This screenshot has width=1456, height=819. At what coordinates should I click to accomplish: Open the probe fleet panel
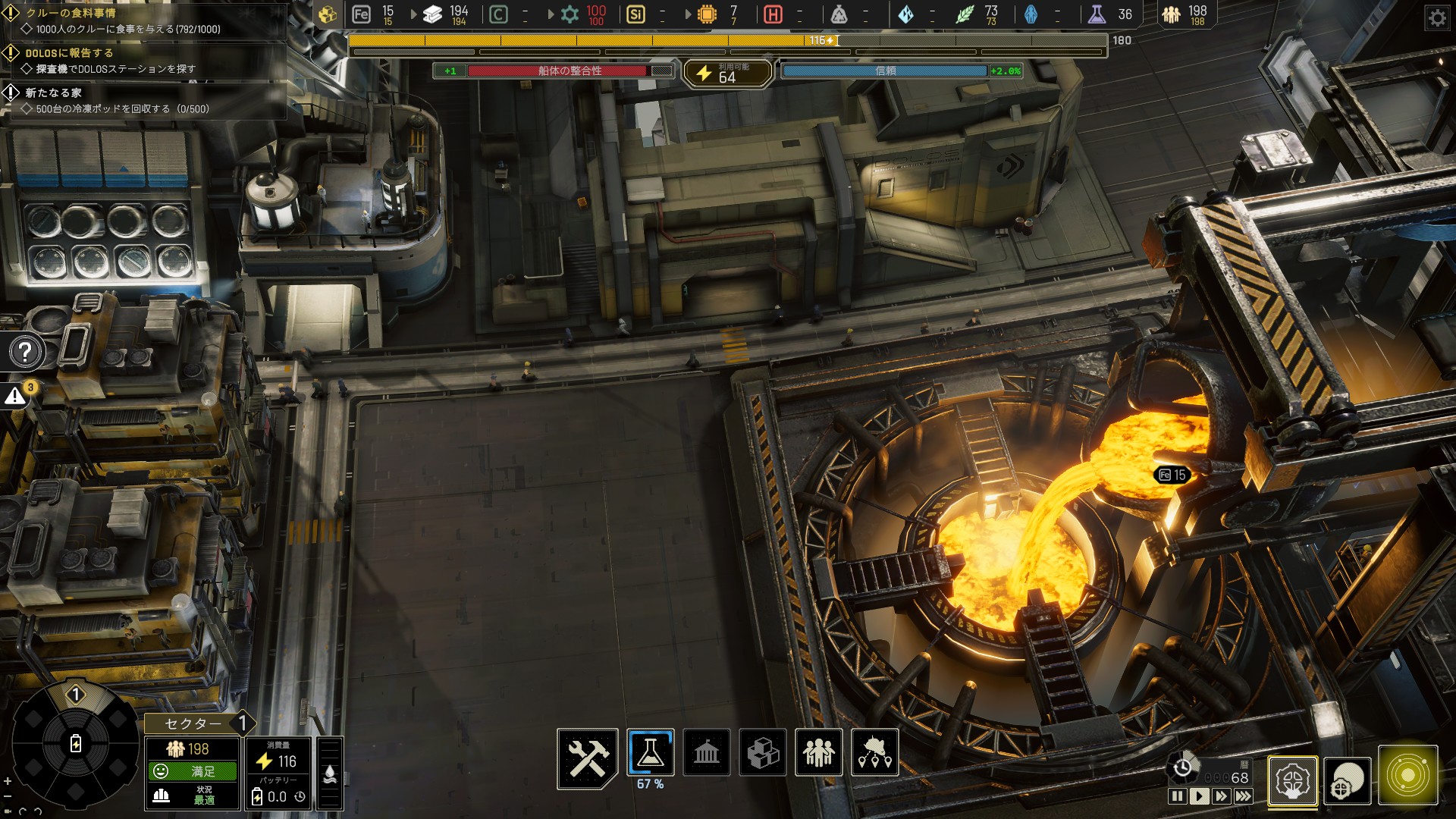[875, 752]
